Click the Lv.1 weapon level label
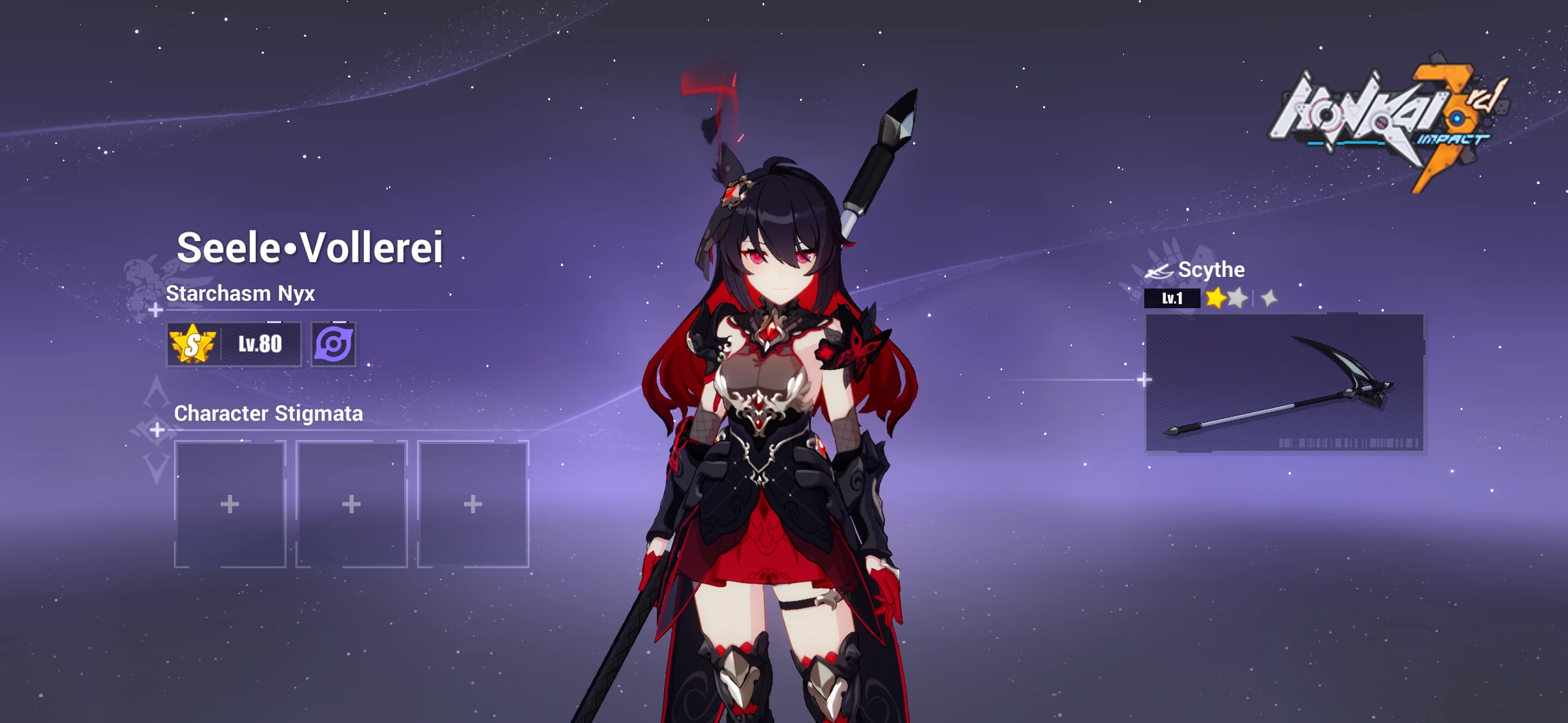 (x=1173, y=298)
